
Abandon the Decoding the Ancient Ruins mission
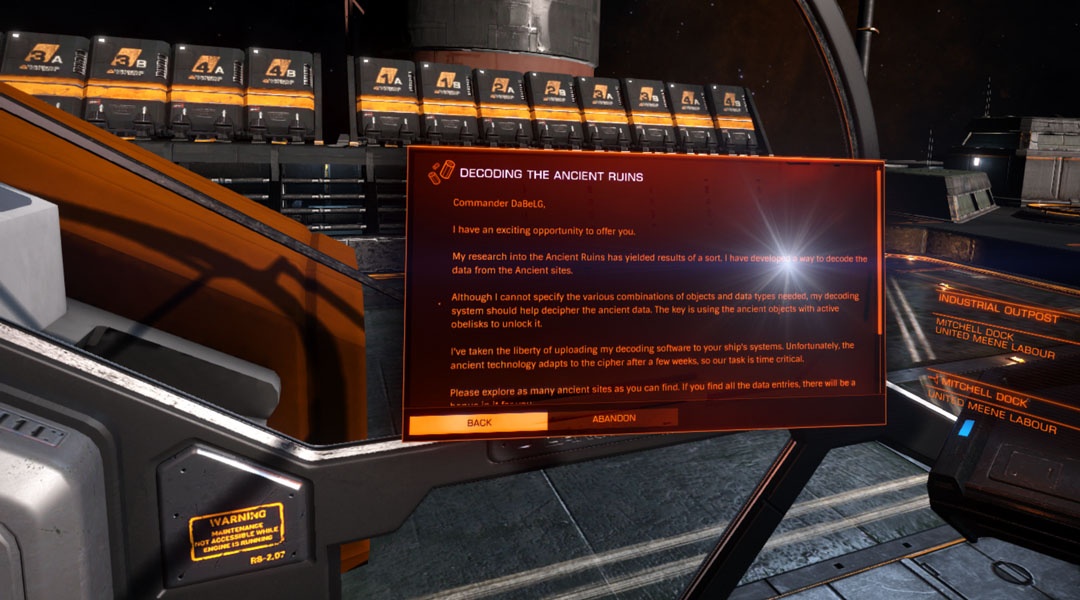(x=613, y=418)
